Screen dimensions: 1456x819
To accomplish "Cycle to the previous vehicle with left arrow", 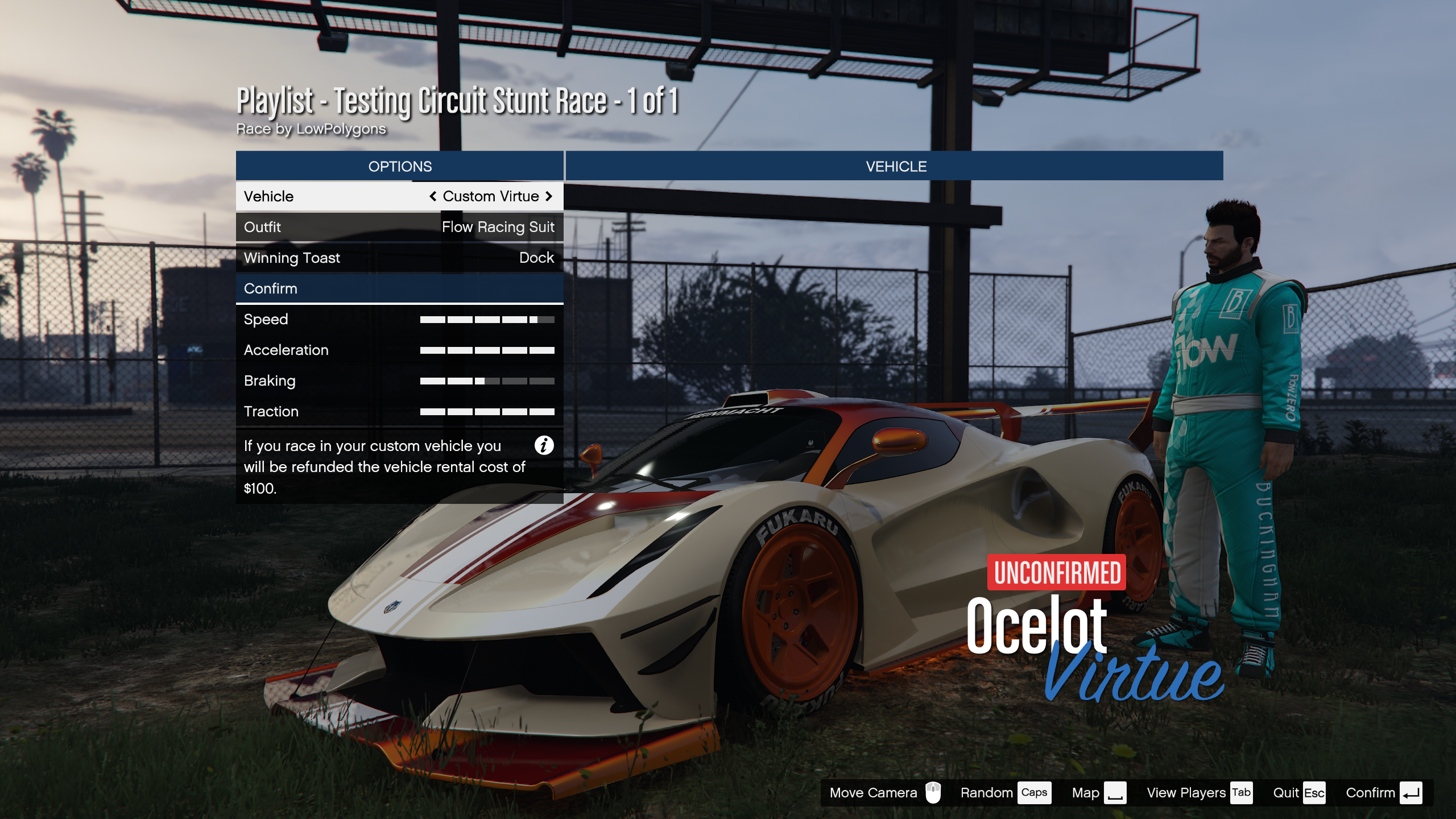I will pyautogui.click(x=433, y=196).
